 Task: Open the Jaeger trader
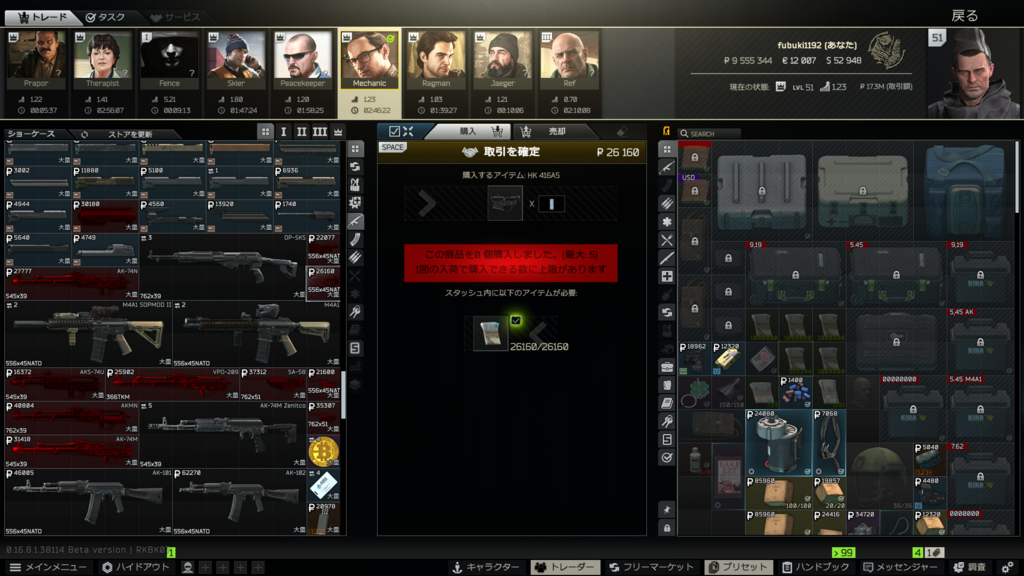coord(503,56)
